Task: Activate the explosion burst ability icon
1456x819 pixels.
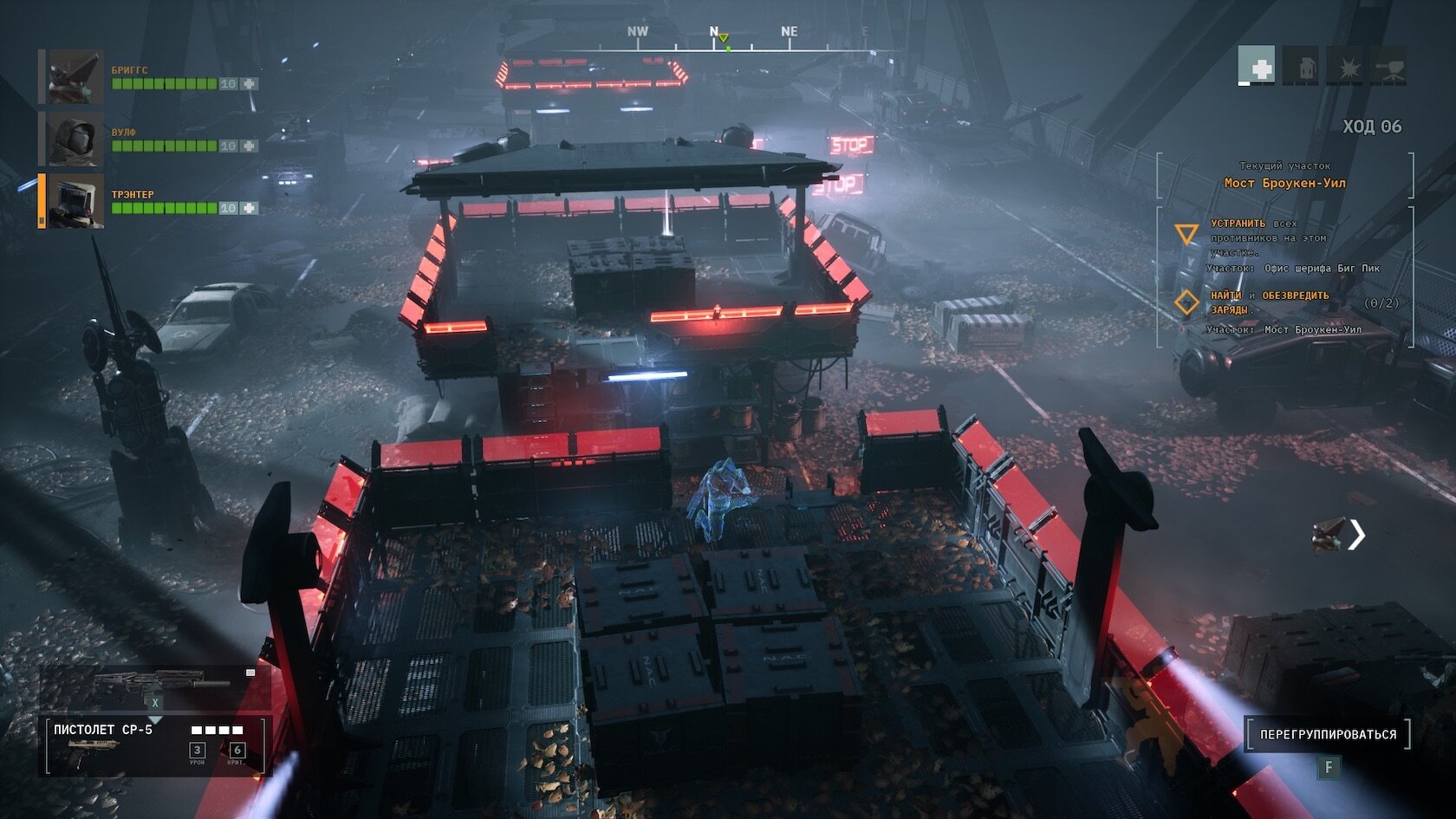Action: point(1345,66)
